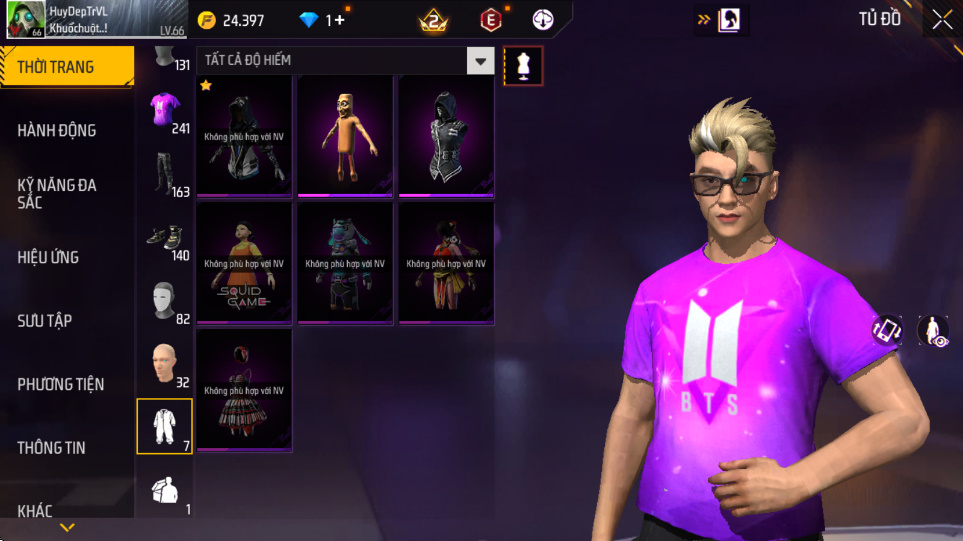Select the bald head category showing 32
The image size is (963, 541).
(x=165, y=364)
